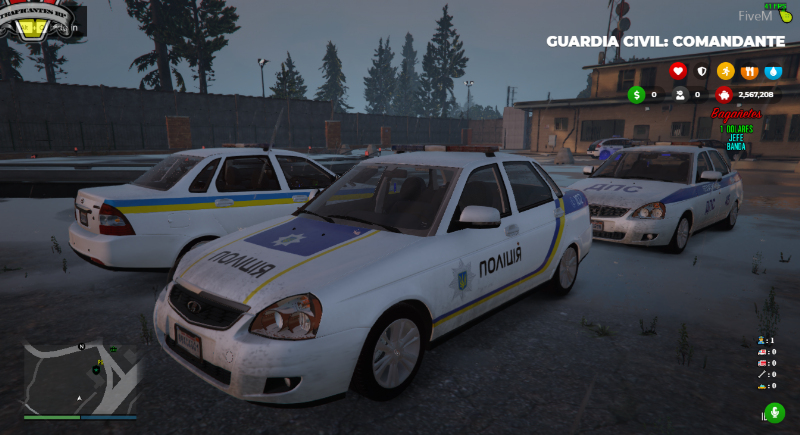
Task: Click the blue water drop thirst icon
Action: tap(773, 71)
